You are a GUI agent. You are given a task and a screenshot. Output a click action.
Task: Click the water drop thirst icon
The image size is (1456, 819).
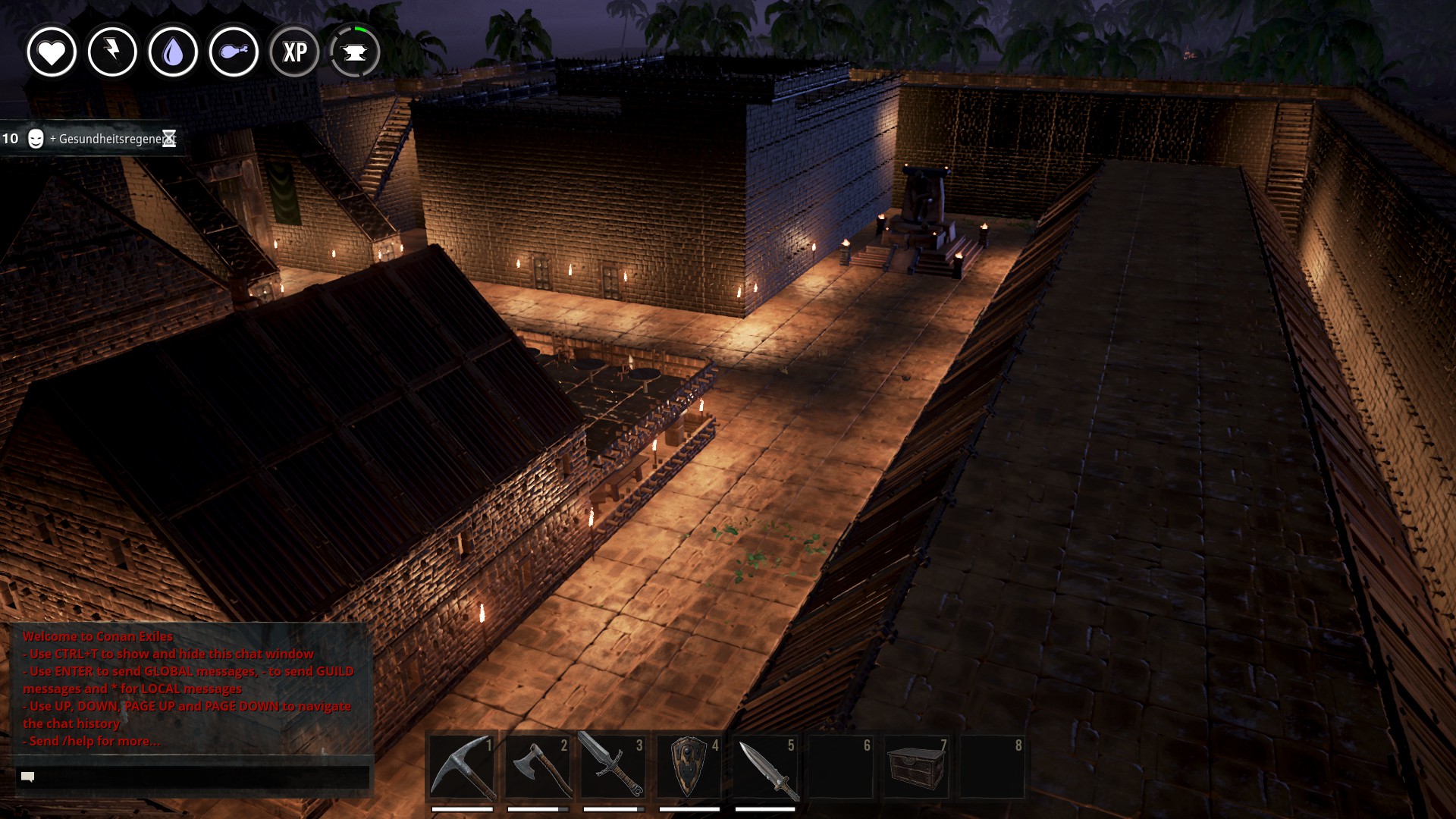[173, 52]
